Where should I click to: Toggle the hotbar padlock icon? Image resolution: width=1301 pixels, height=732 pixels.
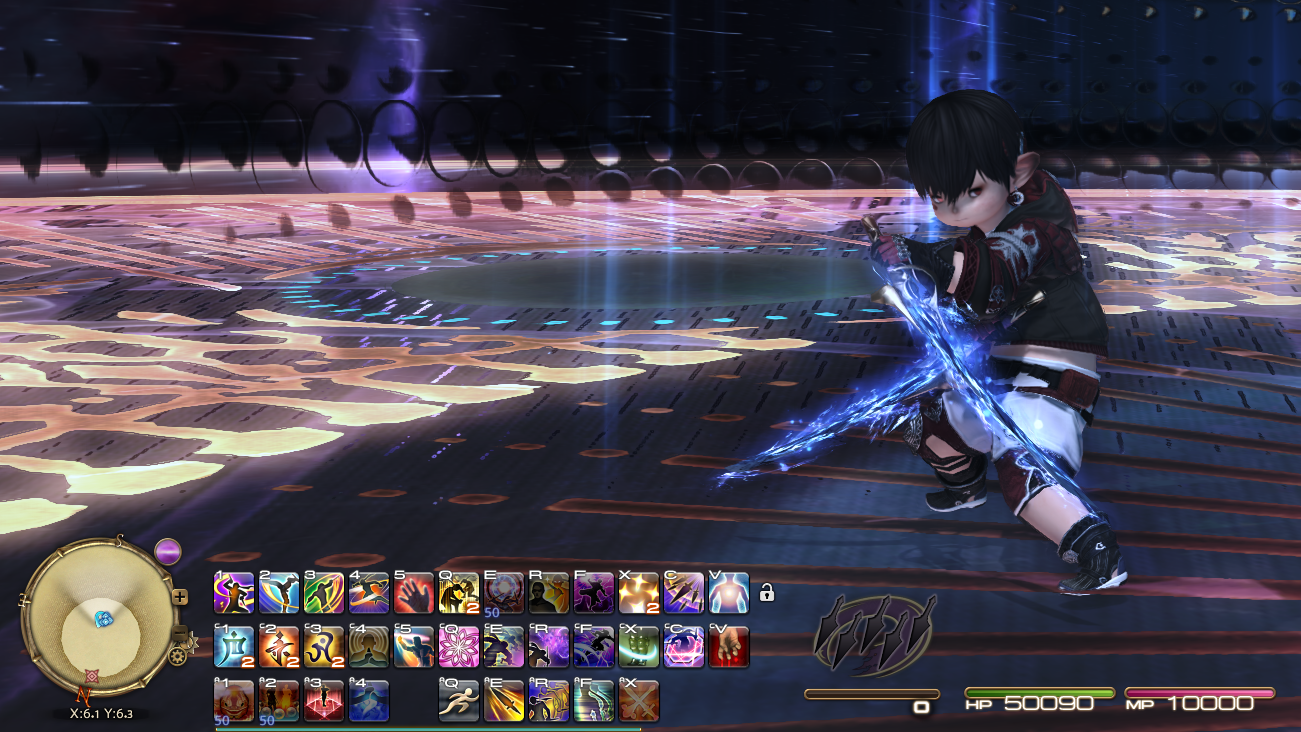tap(767, 593)
